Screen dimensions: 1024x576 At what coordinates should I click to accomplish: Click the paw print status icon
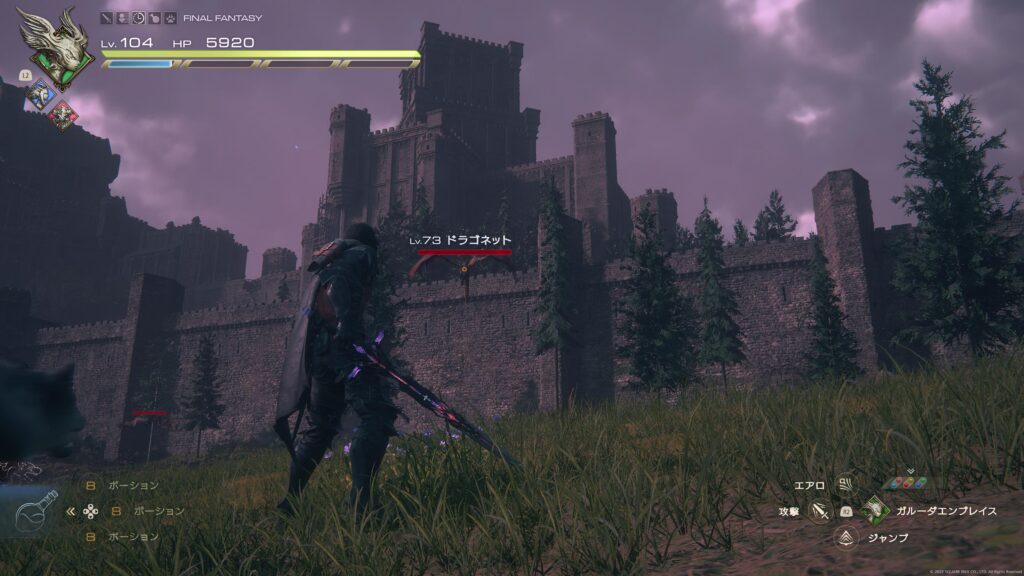pos(171,18)
